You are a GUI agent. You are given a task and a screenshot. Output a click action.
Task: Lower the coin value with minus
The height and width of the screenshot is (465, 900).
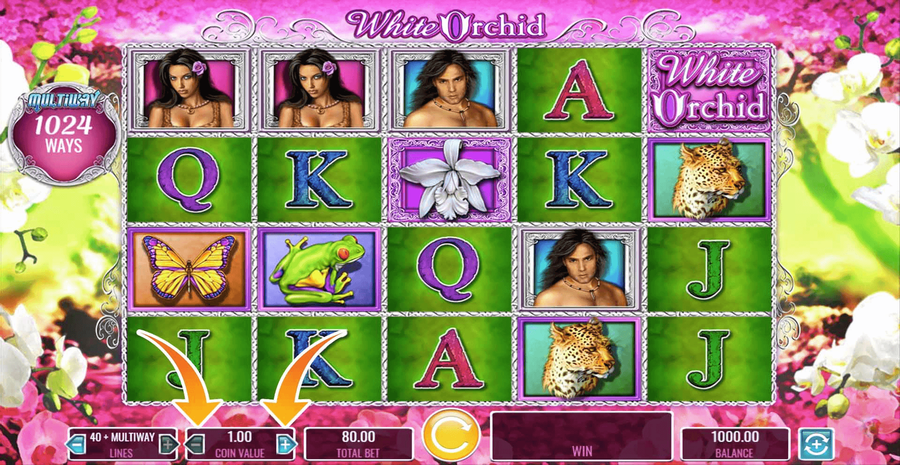click(196, 443)
